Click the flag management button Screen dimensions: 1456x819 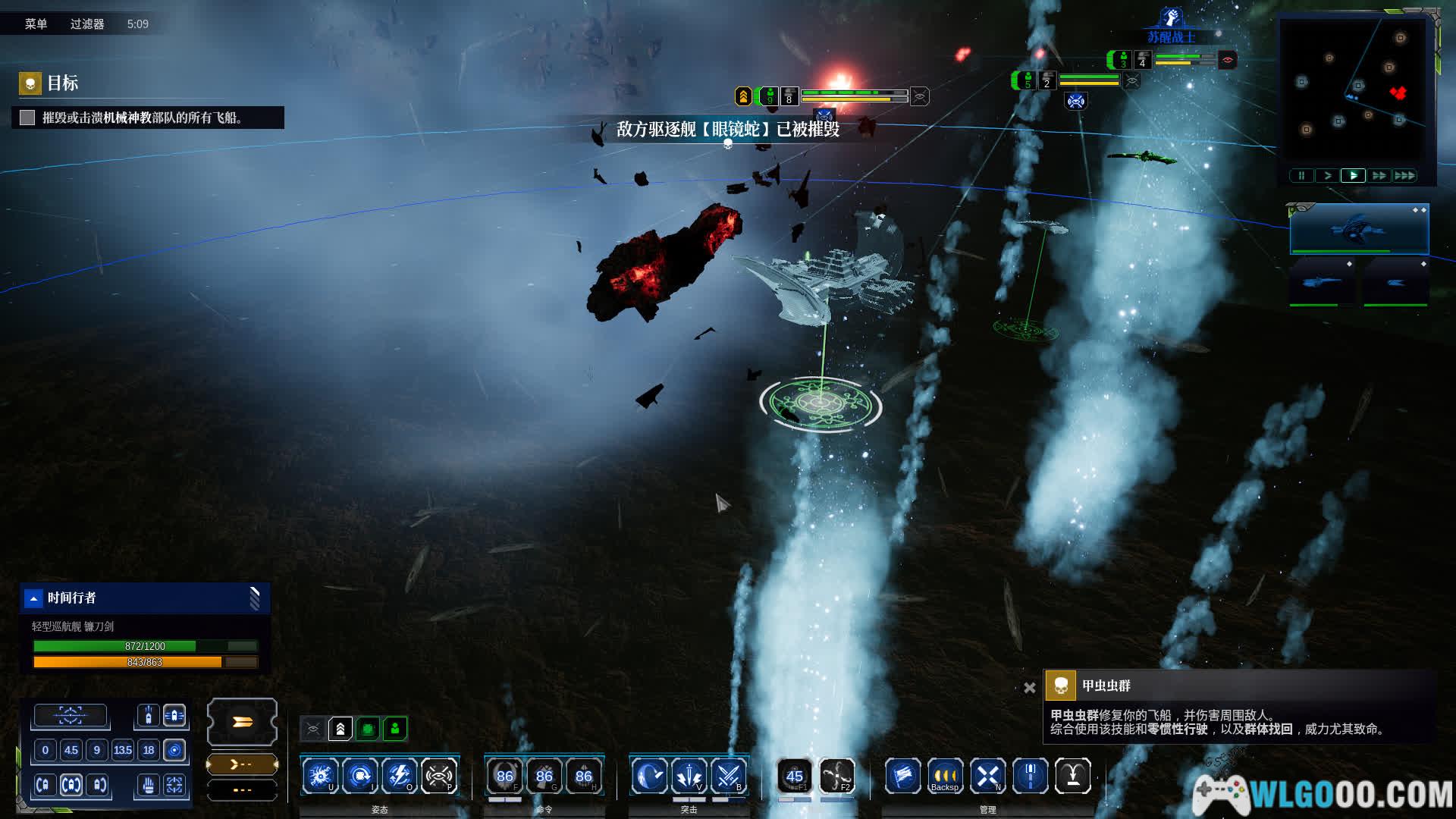coord(902,776)
